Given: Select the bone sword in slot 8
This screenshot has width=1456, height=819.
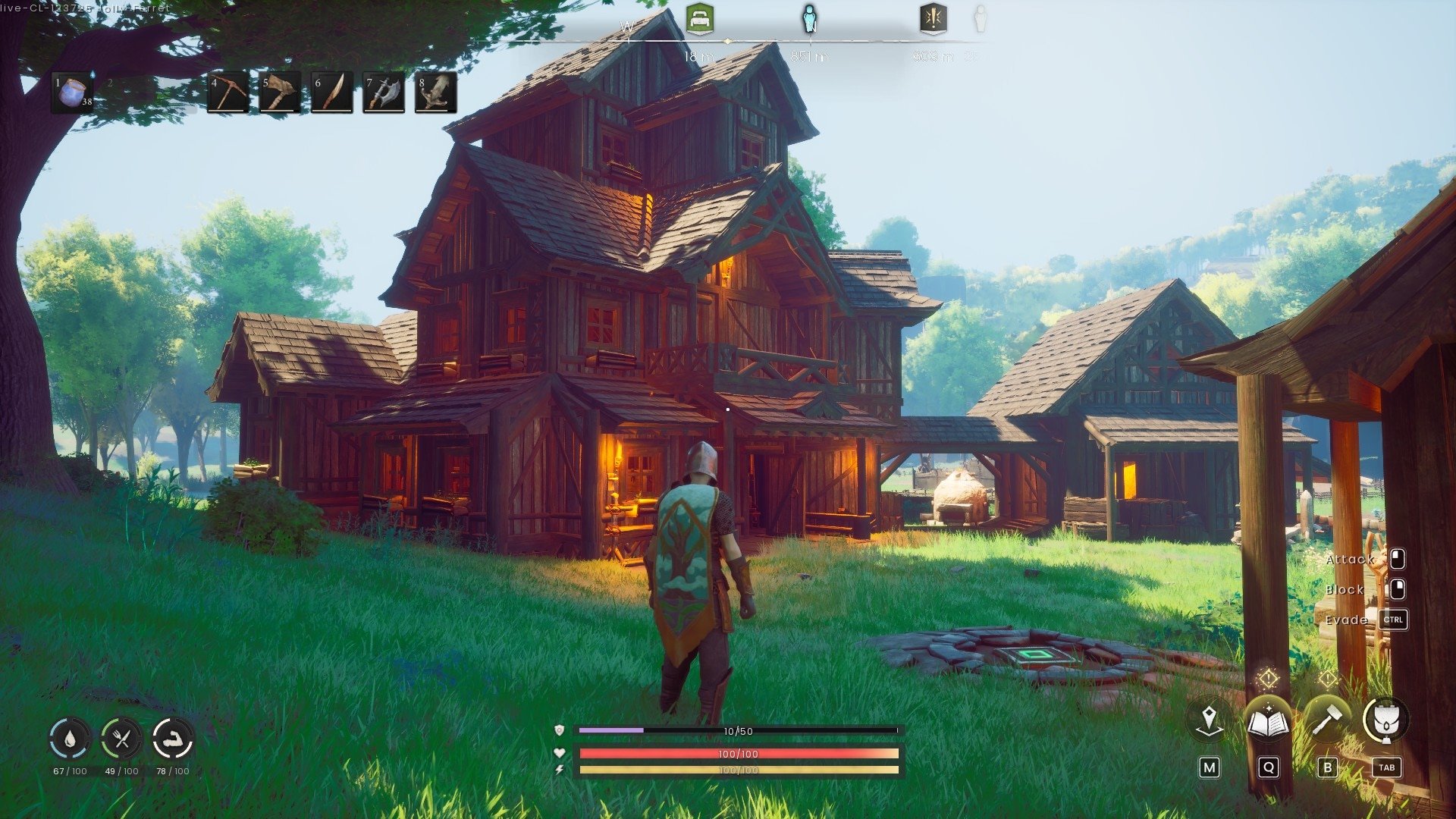Looking at the screenshot, I should coord(435,93).
